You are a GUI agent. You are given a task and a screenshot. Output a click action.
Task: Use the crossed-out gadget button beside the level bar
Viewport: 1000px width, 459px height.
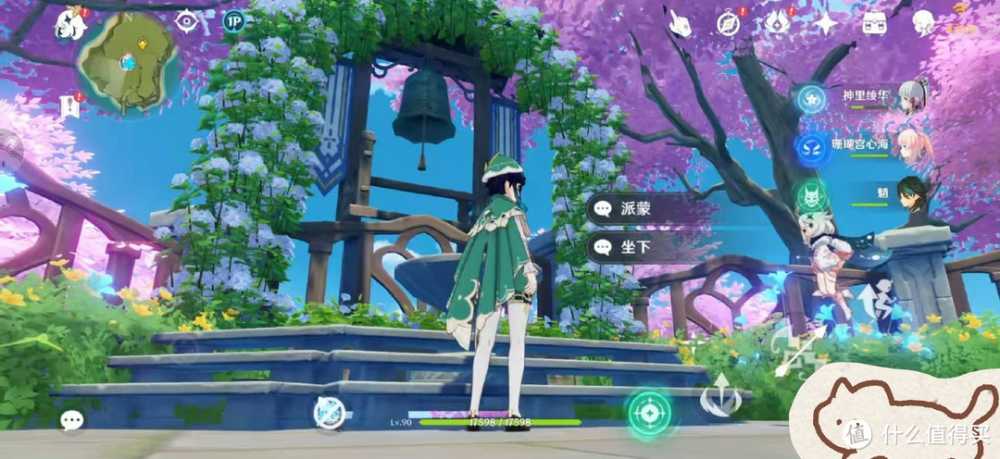tap(330, 412)
